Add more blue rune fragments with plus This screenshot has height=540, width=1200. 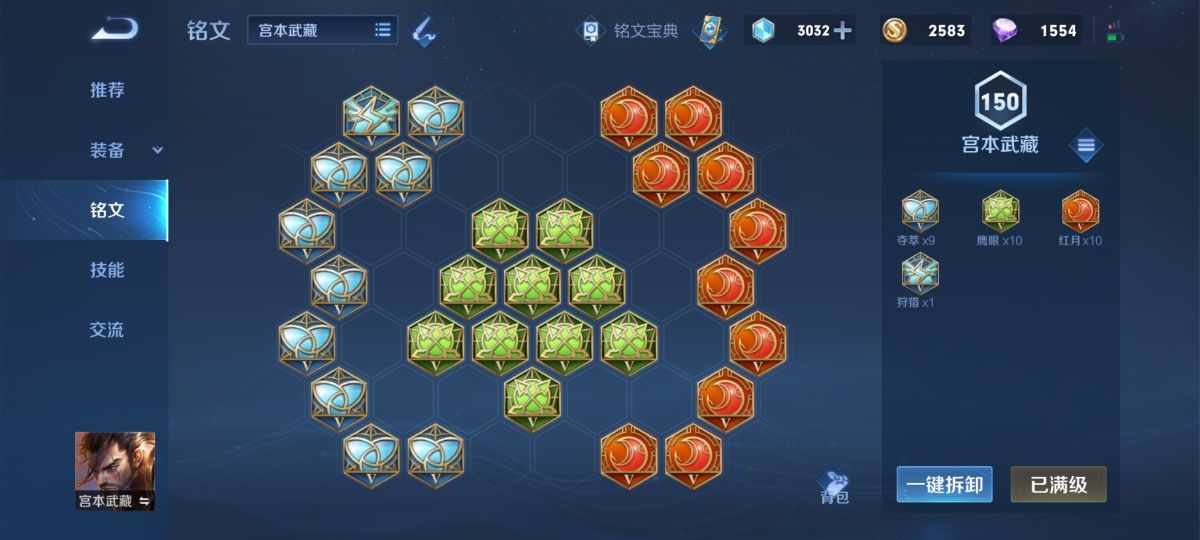[x=843, y=30]
